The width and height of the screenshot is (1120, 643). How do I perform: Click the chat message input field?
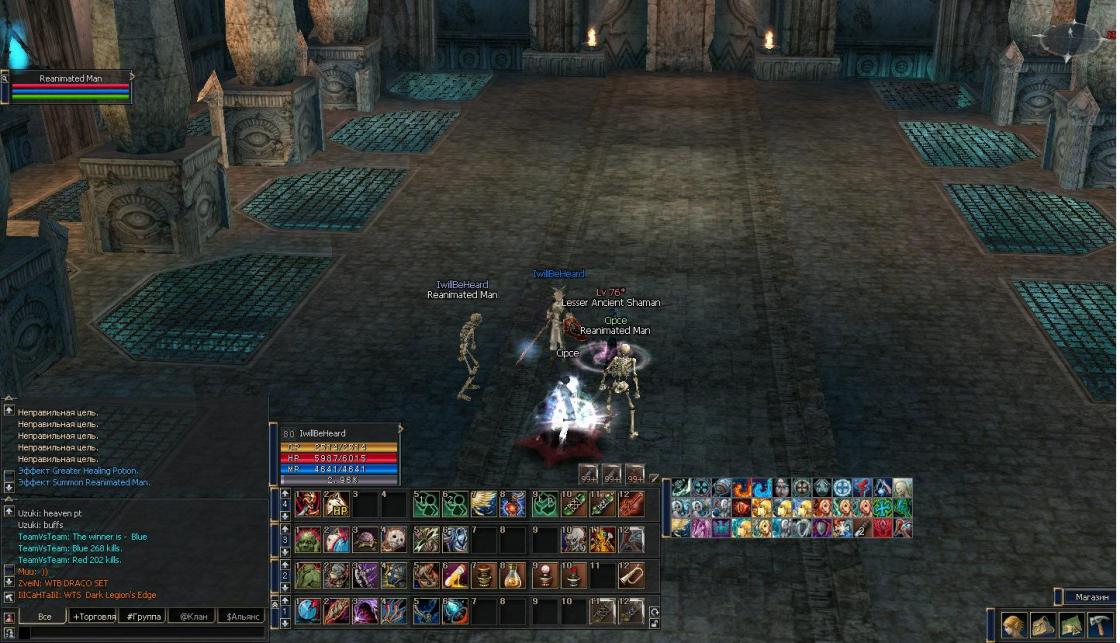point(140,633)
